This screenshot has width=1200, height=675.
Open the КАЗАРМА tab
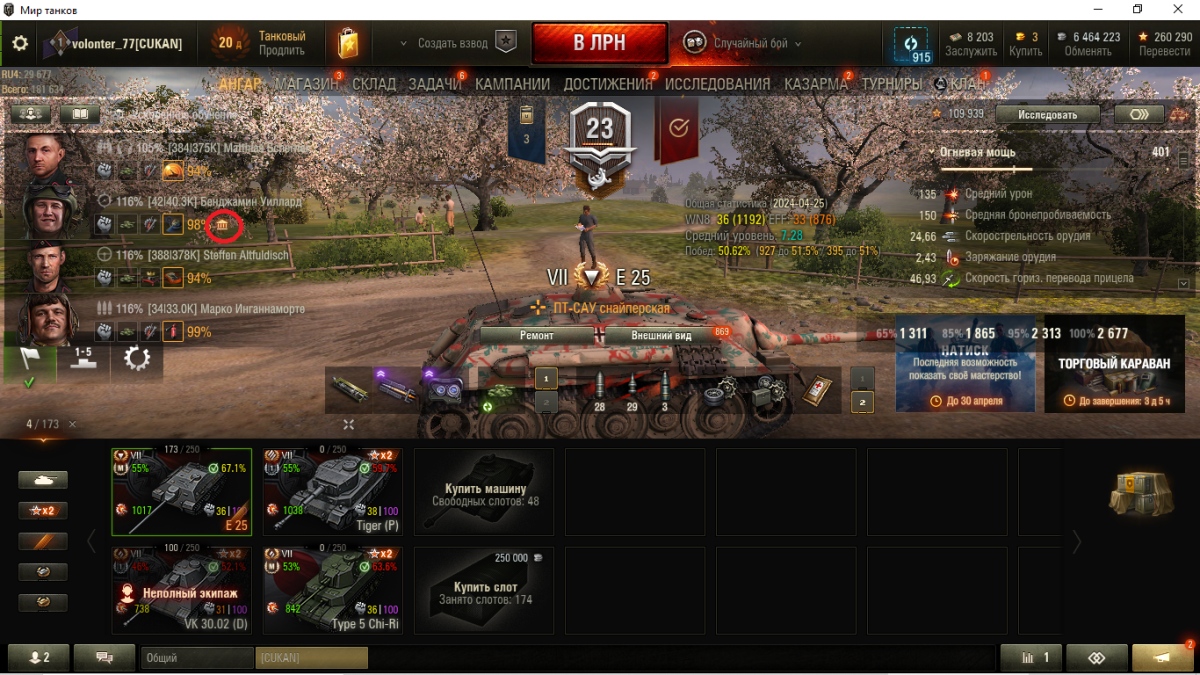tap(815, 85)
